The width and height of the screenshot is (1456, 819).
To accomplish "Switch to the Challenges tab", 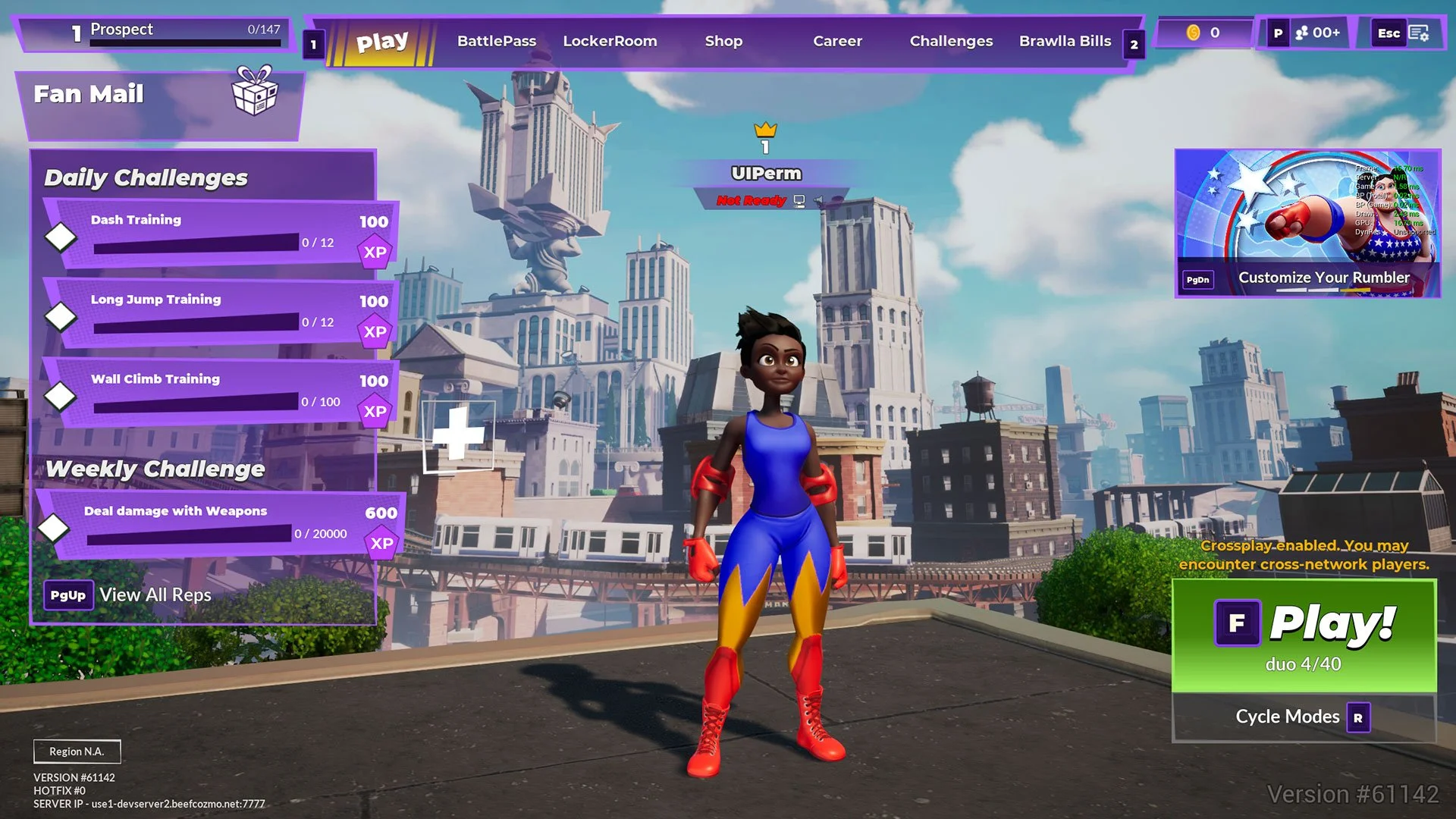I will click(951, 42).
